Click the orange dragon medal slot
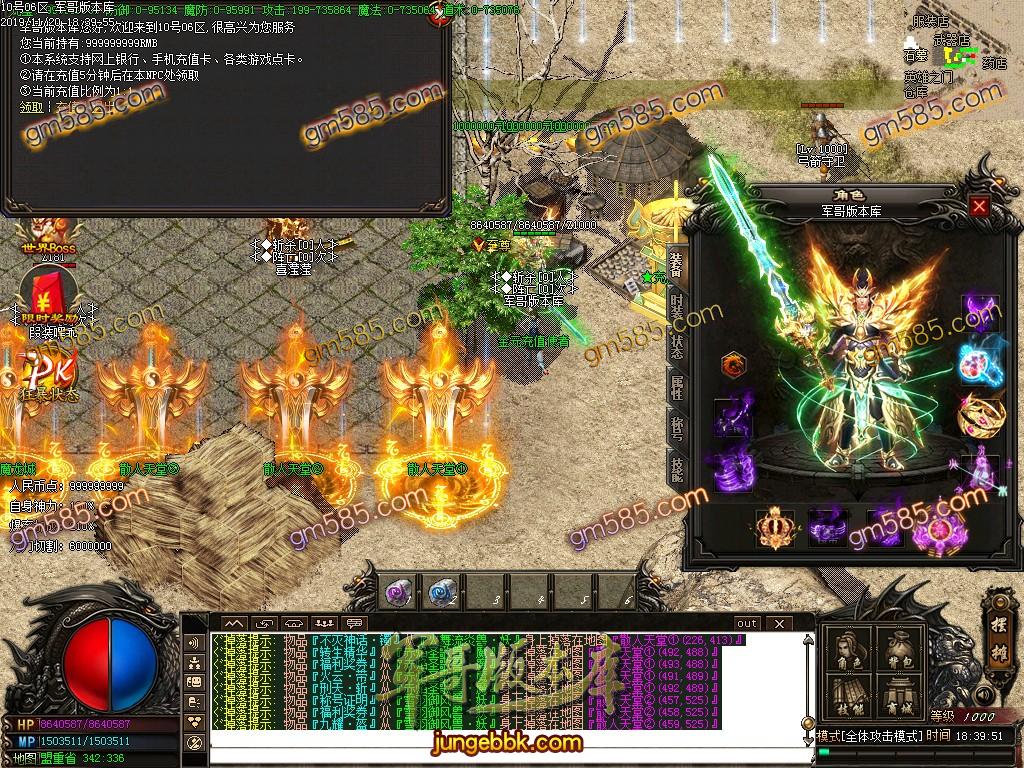 pos(733,364)
